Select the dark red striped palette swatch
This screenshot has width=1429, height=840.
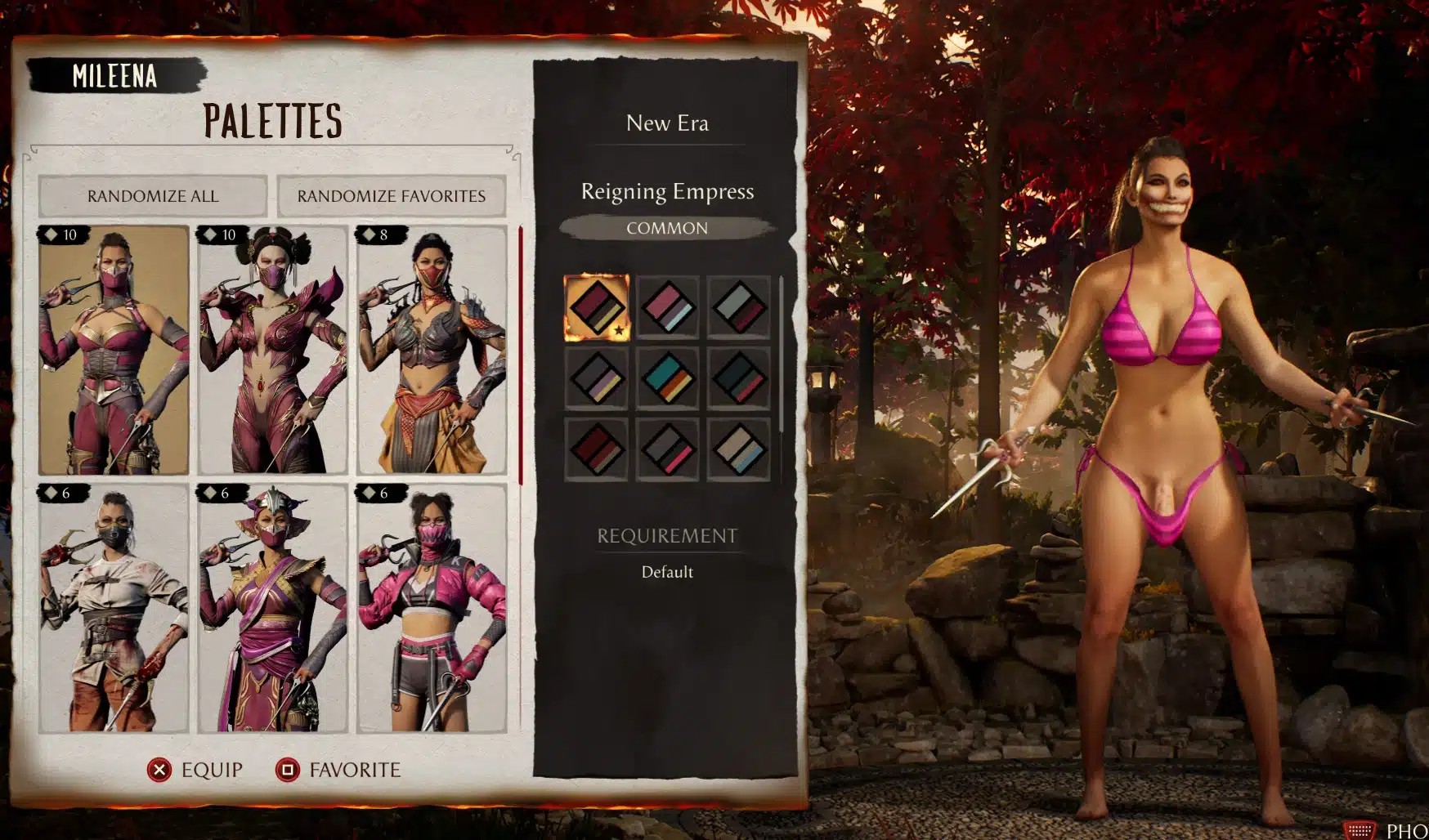point(597,449)
